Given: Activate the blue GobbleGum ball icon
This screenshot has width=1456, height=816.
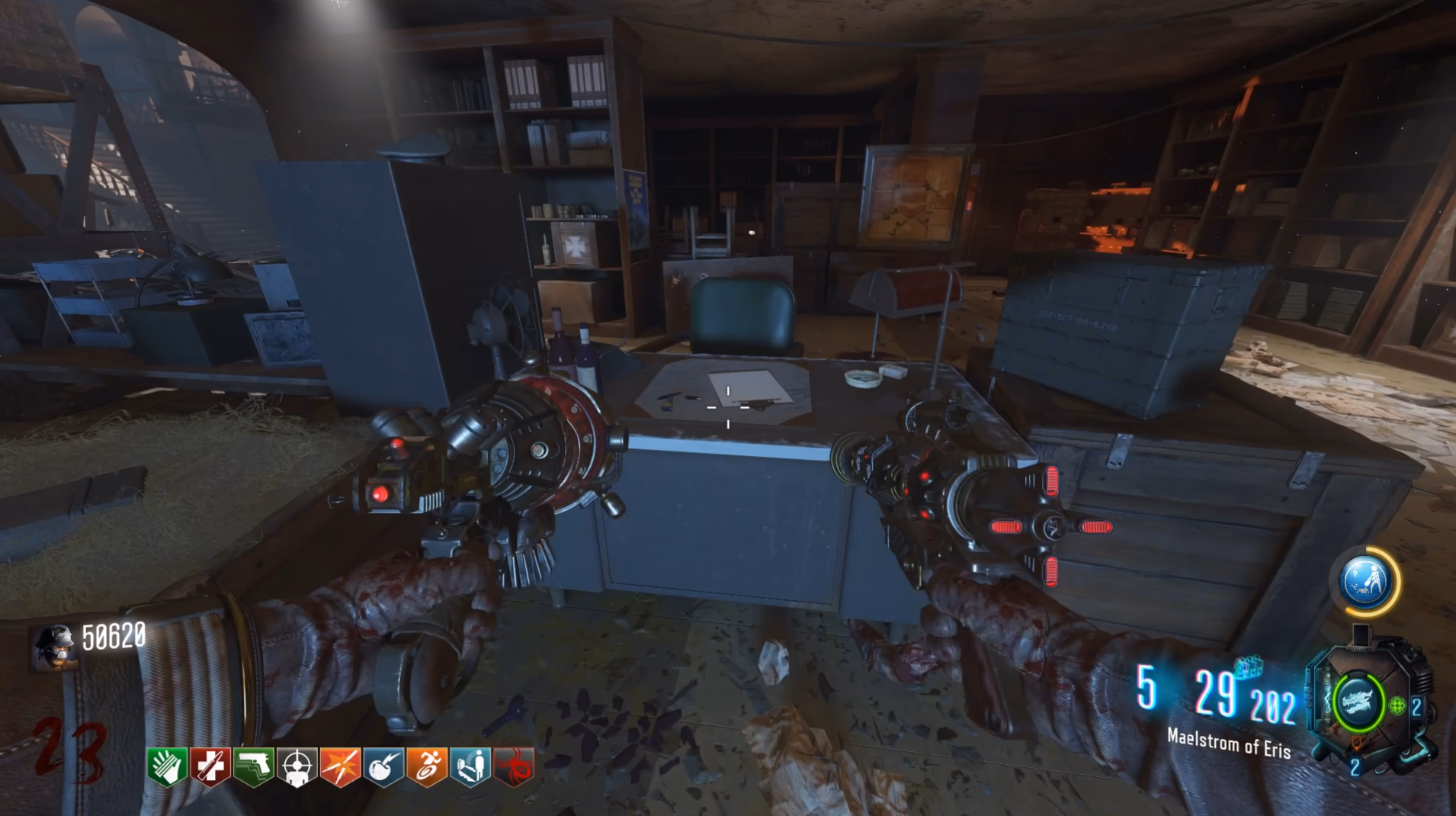Looking at the screenshot, I should coord(1366,582).
